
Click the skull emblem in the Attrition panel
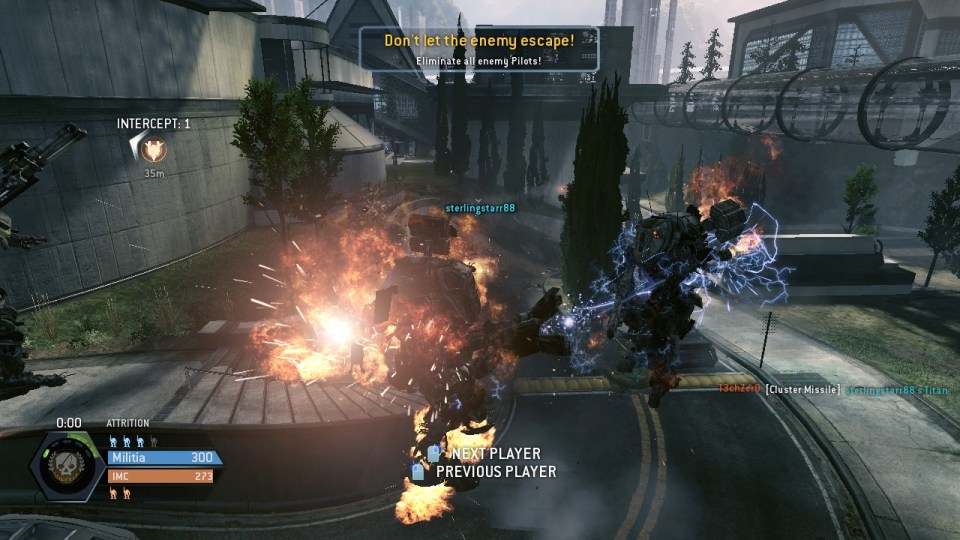point(71,465)
